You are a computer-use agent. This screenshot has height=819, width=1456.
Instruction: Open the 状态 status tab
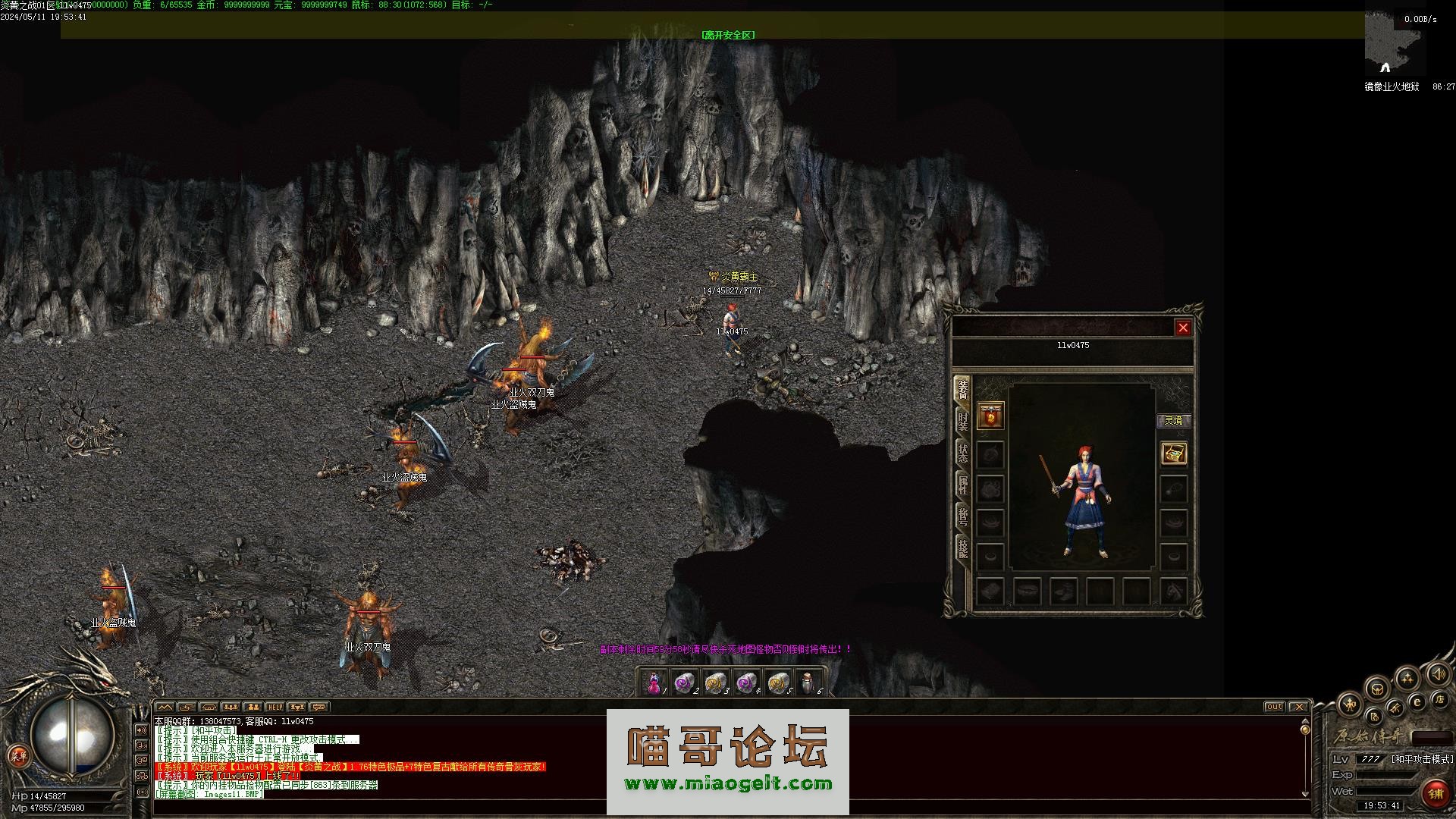tap(962, 453)
